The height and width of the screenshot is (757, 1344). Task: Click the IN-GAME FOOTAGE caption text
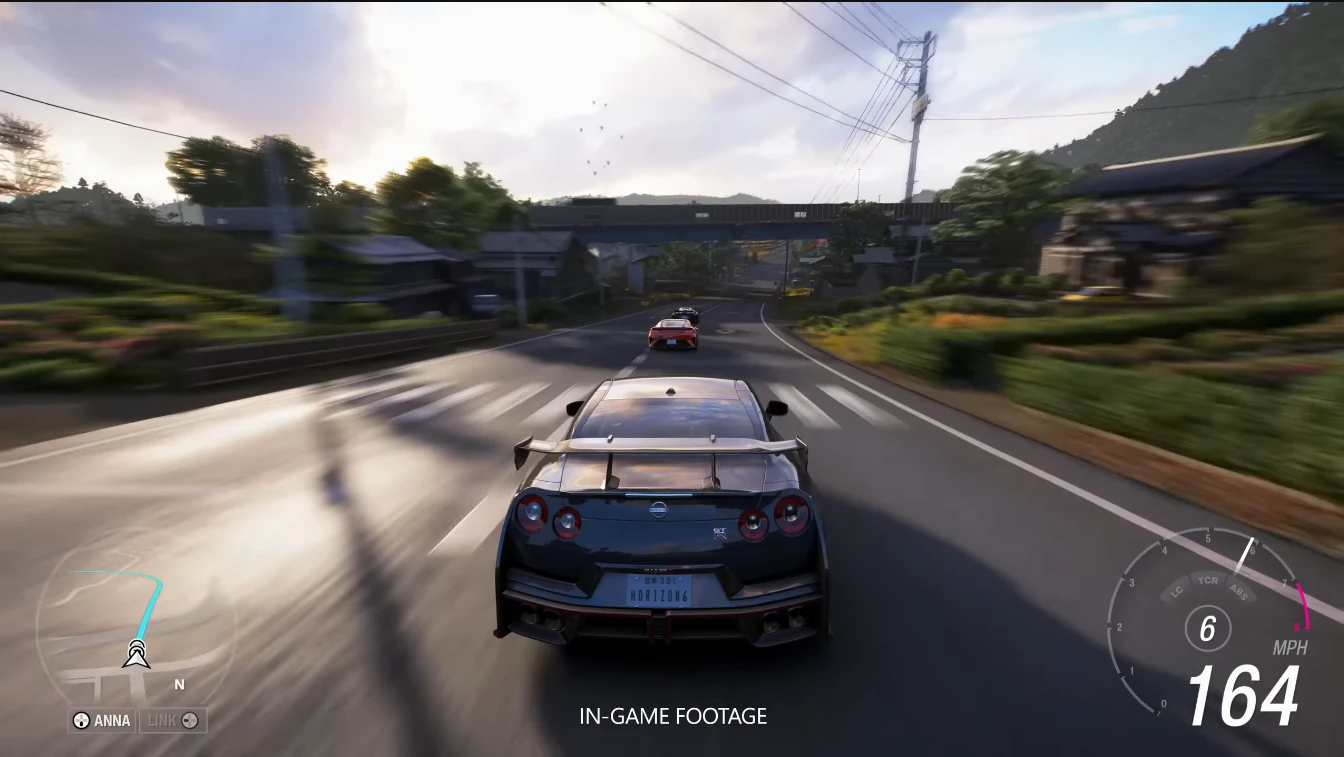pos(672,716)
